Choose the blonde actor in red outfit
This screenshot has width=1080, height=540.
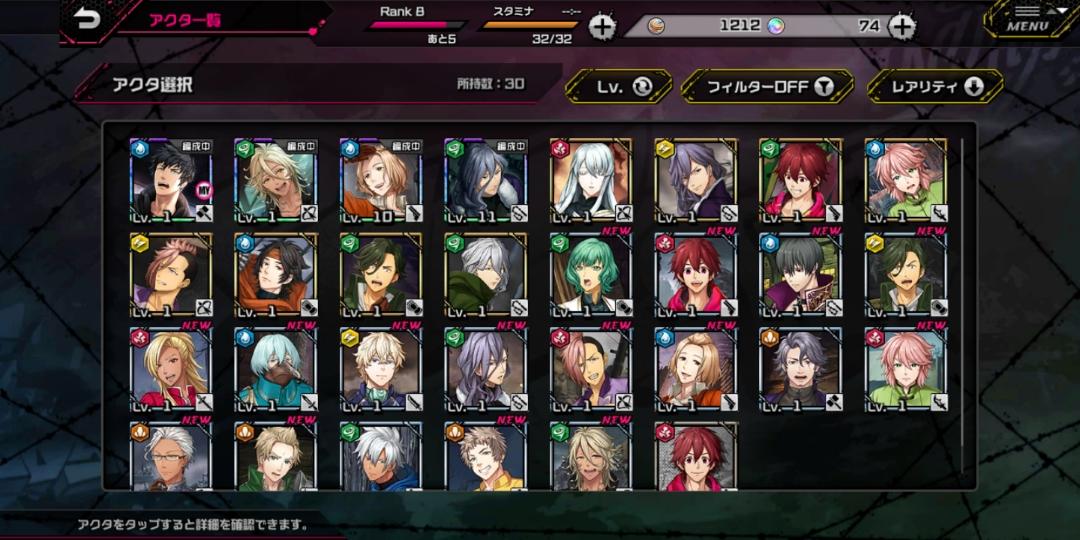[171, 369]
